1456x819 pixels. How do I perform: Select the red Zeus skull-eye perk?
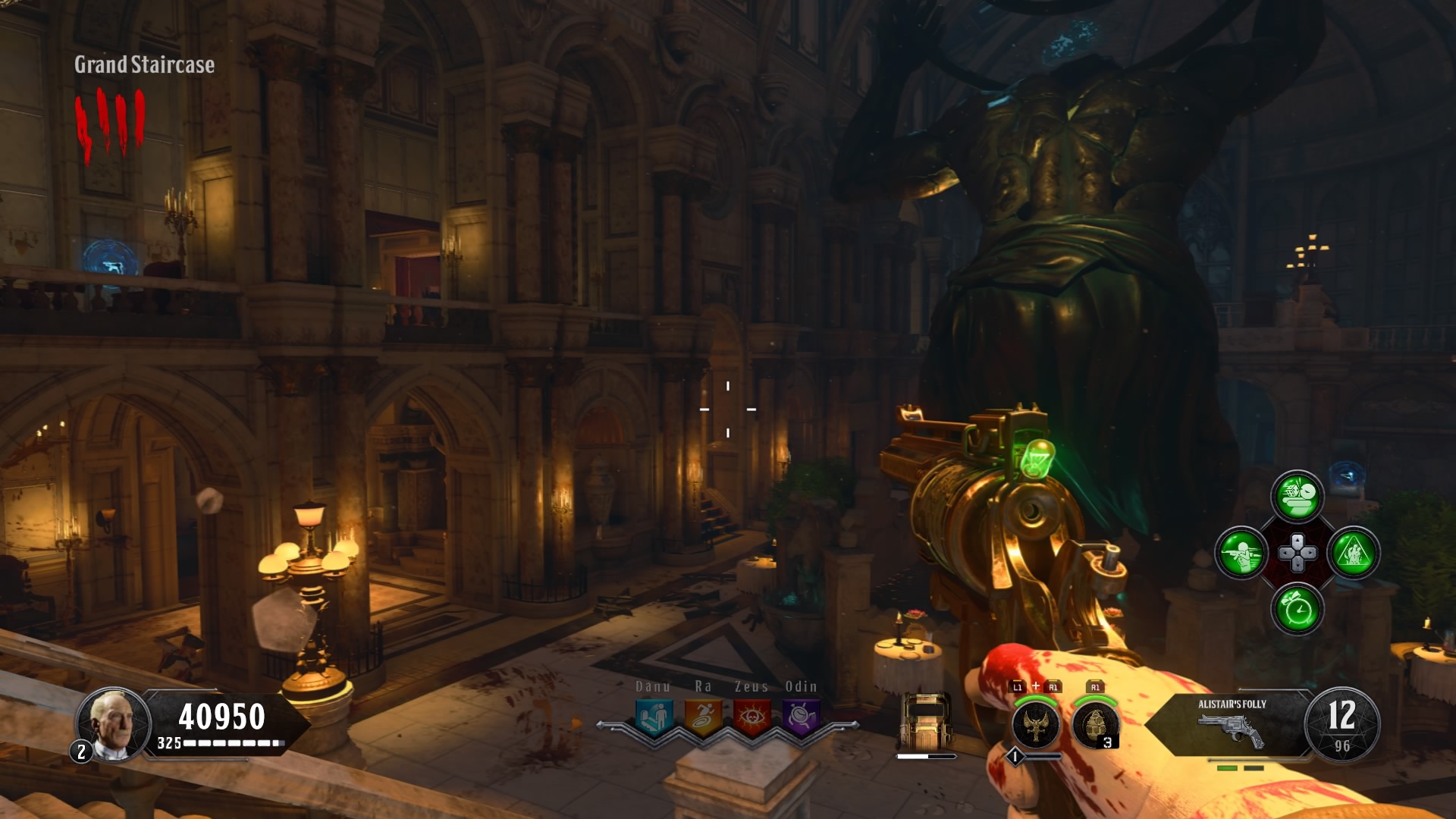click(752, 716)
